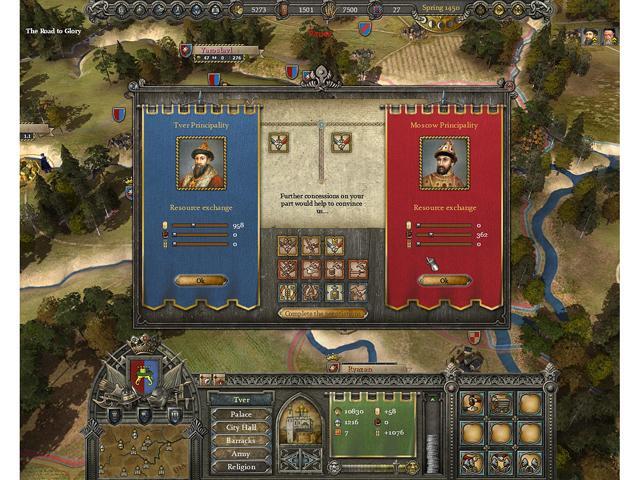Open the Palace menu
This screenshot has width=640, height=480.
[x=241, y=413]
